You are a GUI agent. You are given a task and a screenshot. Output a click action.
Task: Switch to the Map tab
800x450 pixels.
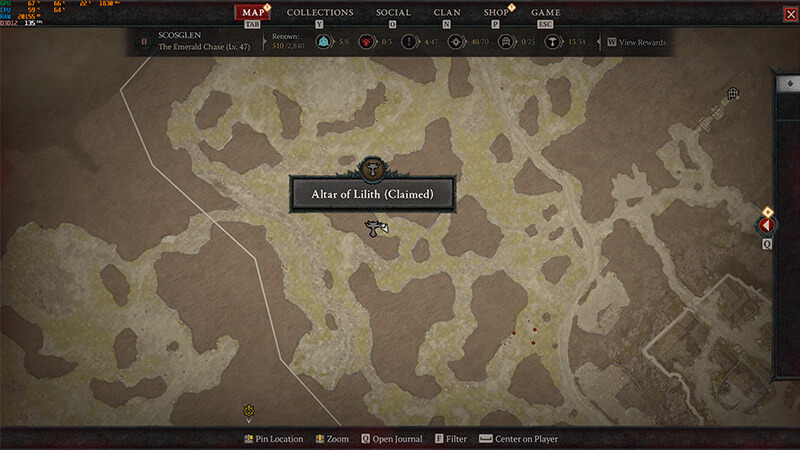pos(255,13)
